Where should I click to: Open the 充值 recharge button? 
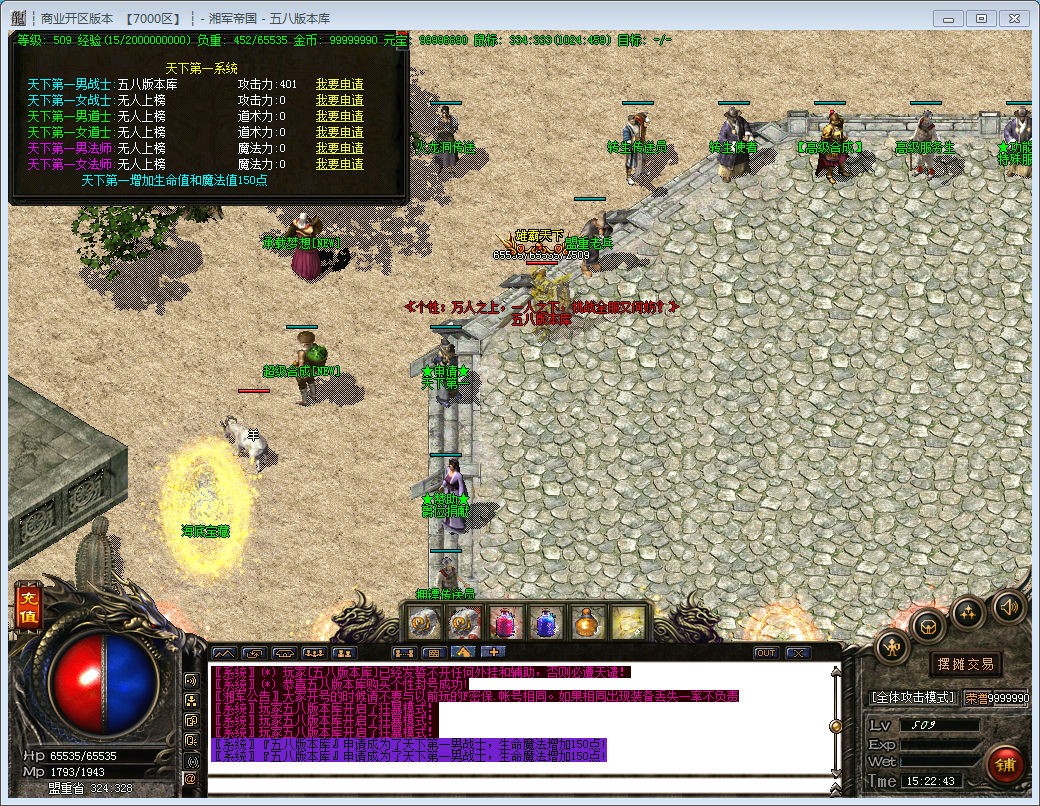[x=28, y=606]
